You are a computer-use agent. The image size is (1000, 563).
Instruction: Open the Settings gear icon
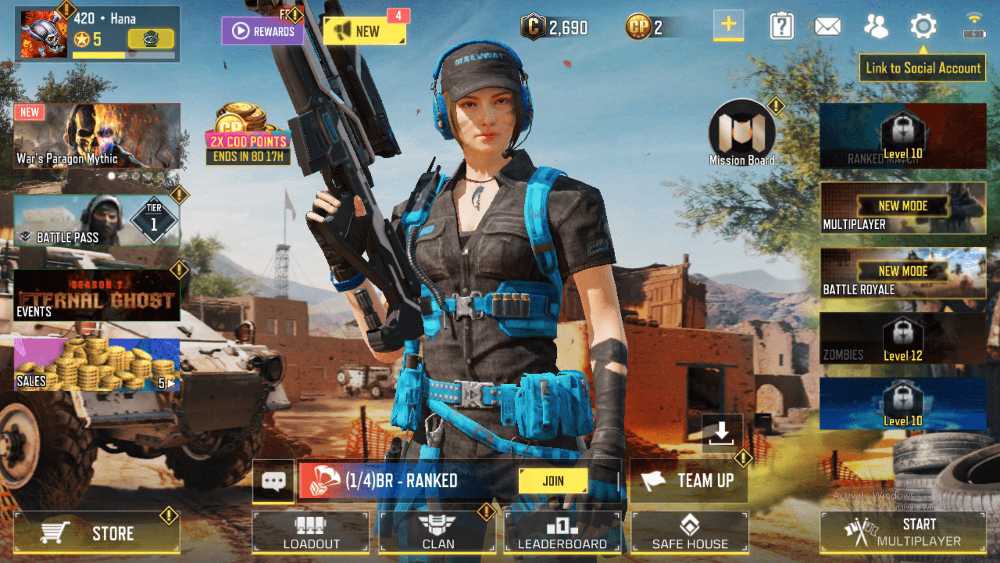pyautogui.click(x=922, y=27)
